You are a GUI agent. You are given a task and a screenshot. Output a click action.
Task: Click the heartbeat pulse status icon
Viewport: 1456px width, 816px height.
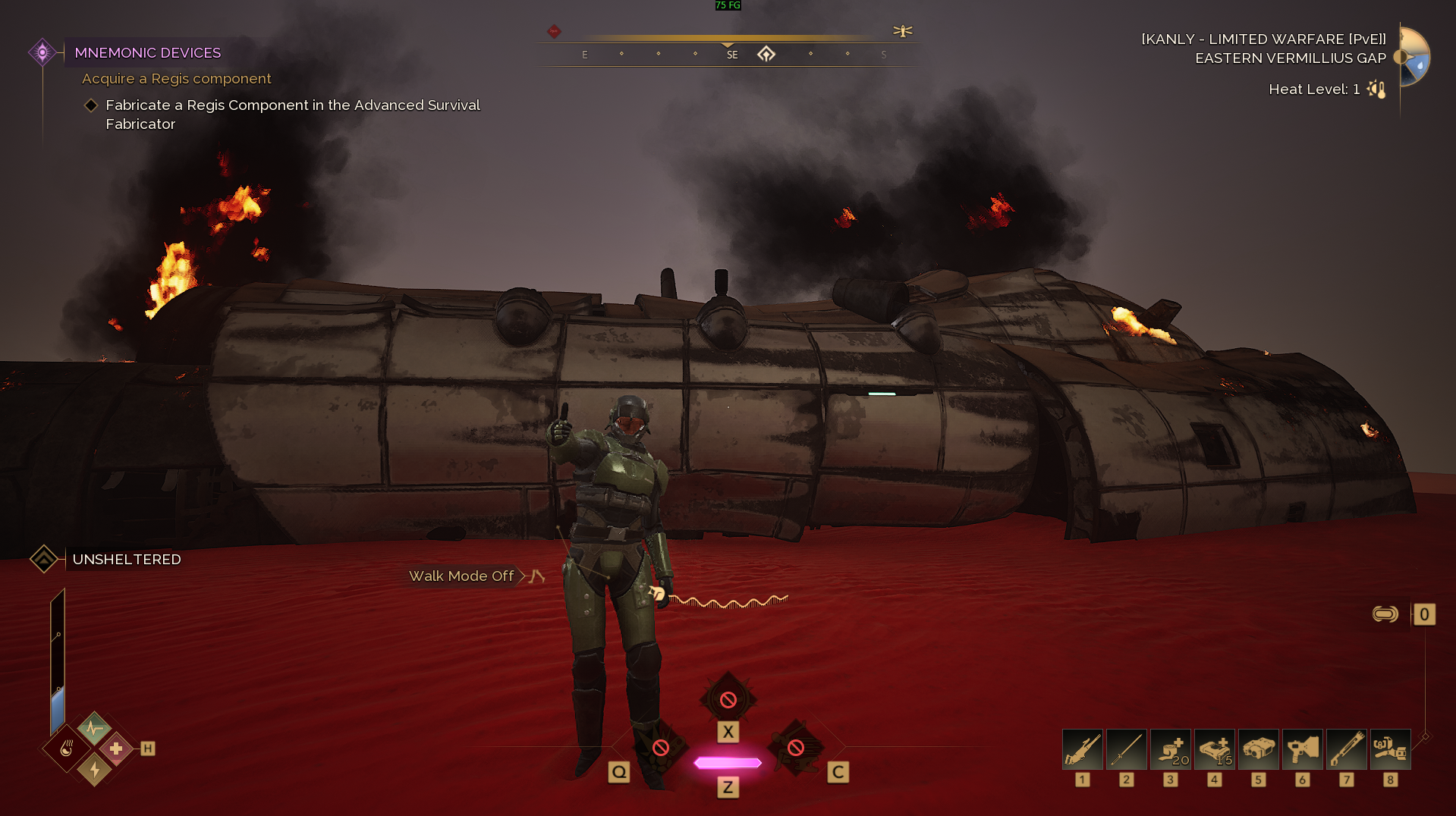pos(94,730)
